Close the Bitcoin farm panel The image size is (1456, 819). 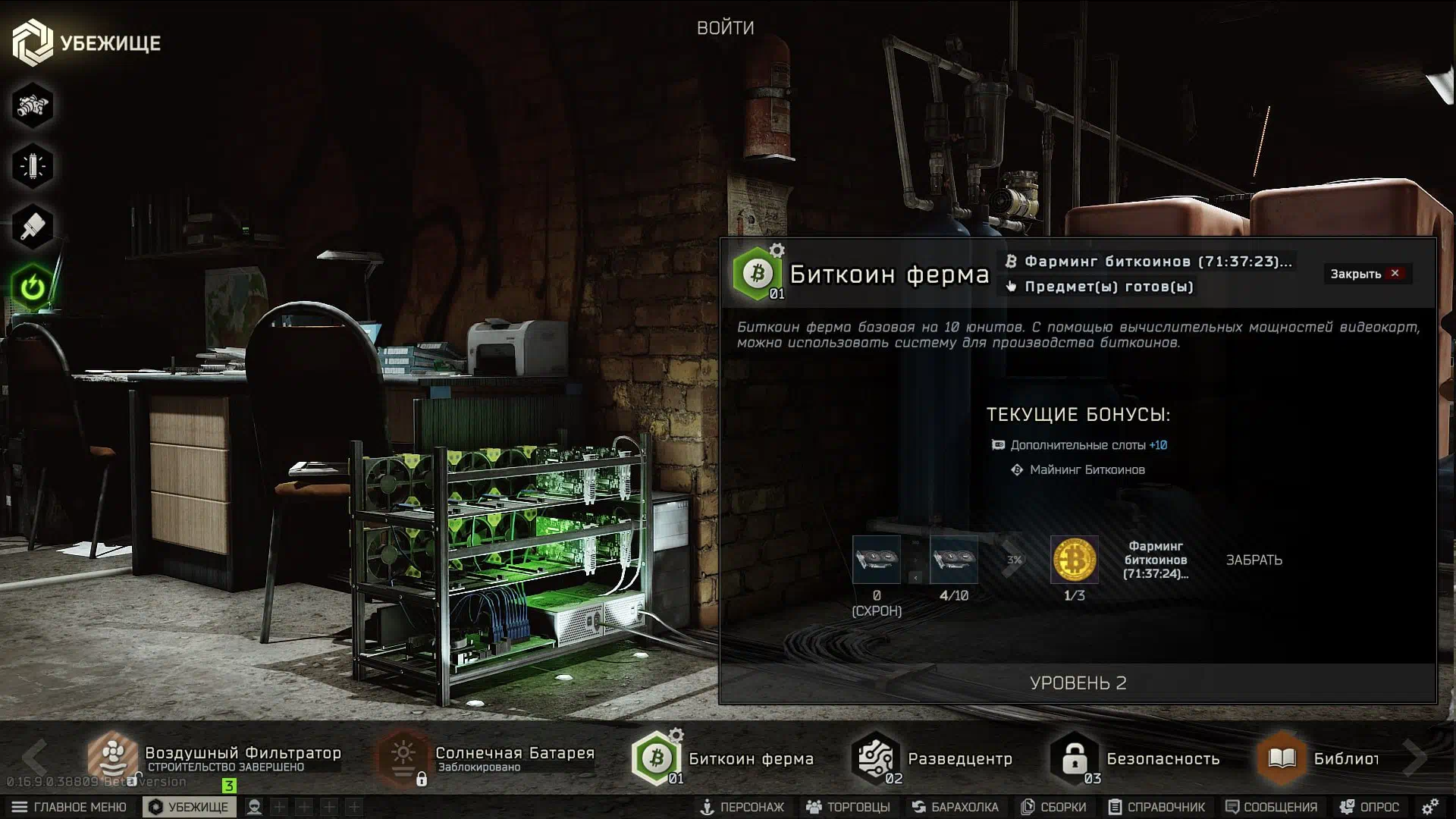(x=1367, y=274)
